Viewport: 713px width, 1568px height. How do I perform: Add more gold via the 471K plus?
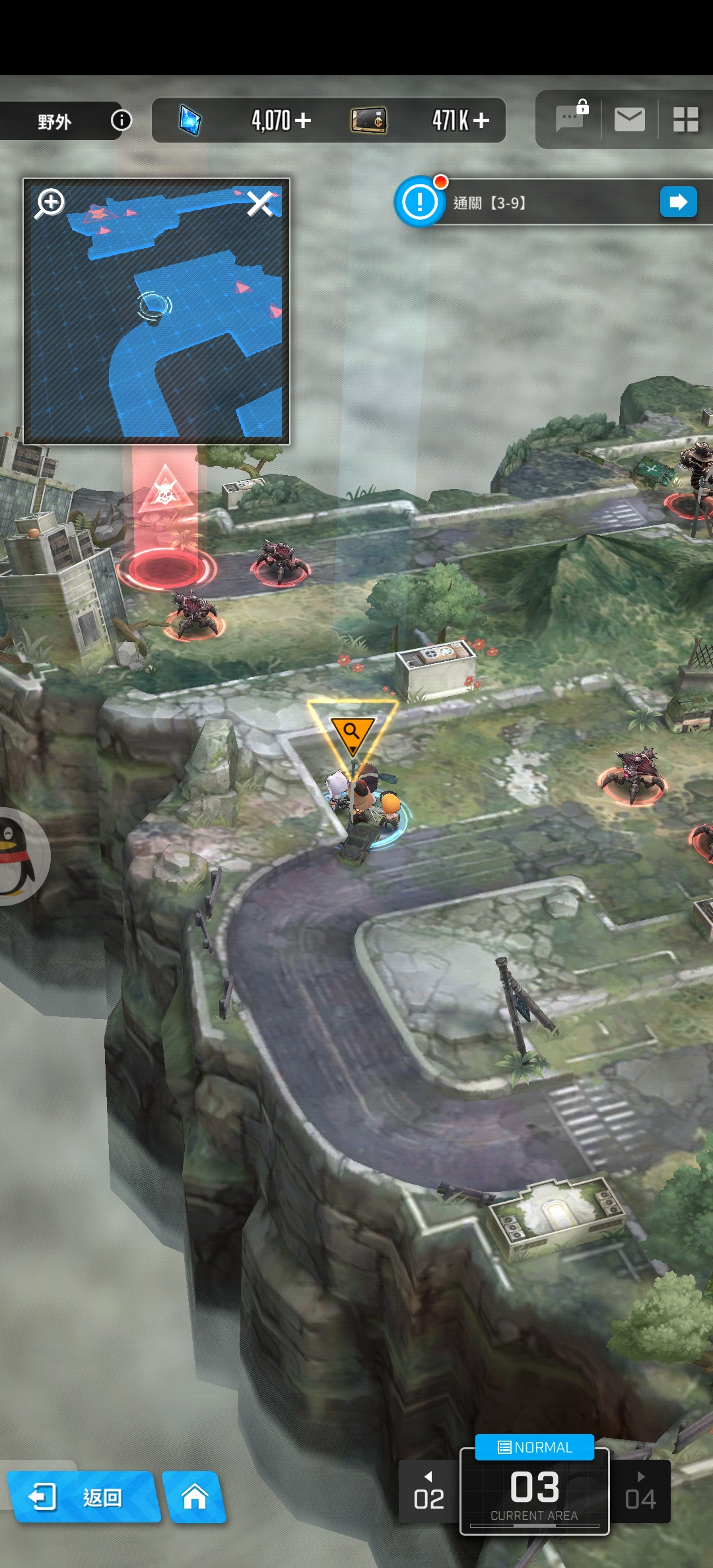coord(481,120)
